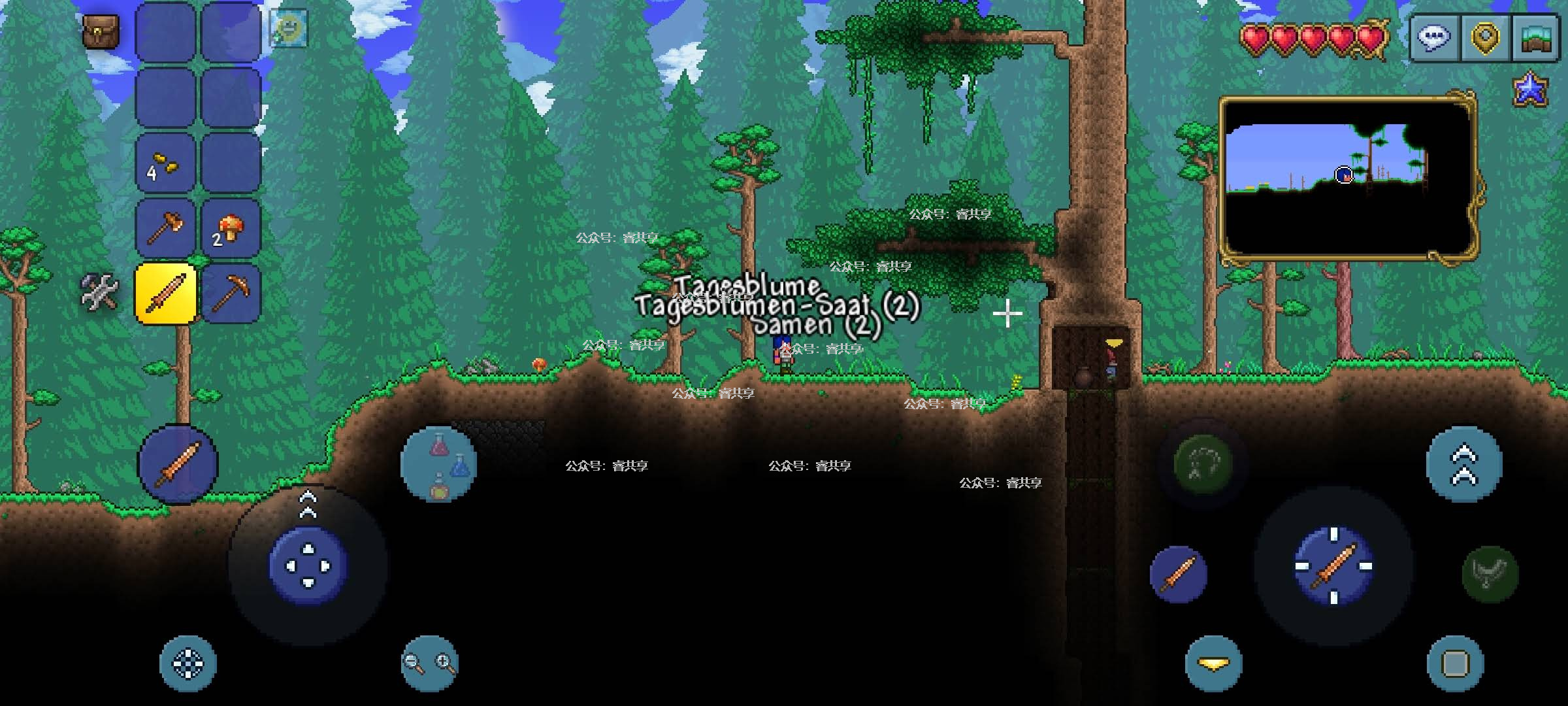Open the chat speech bubble
This screenshot has width=1568, height=706.
tap(1434, 37)
